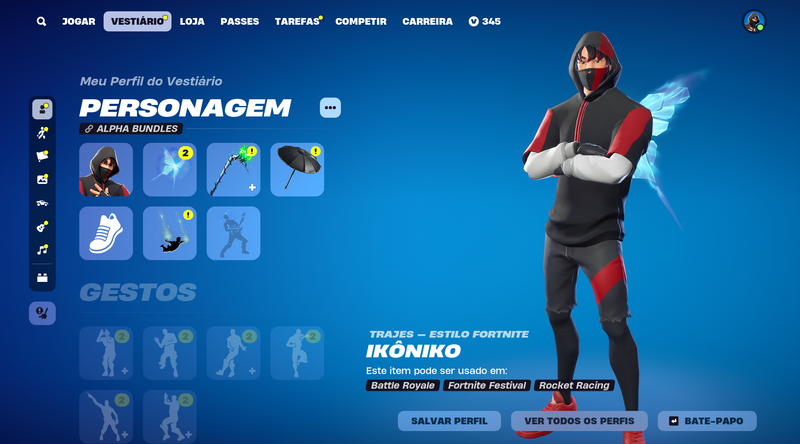Go to the PASSES tab
The width and height of the screenshot is (800, 444).
(239, 21)
